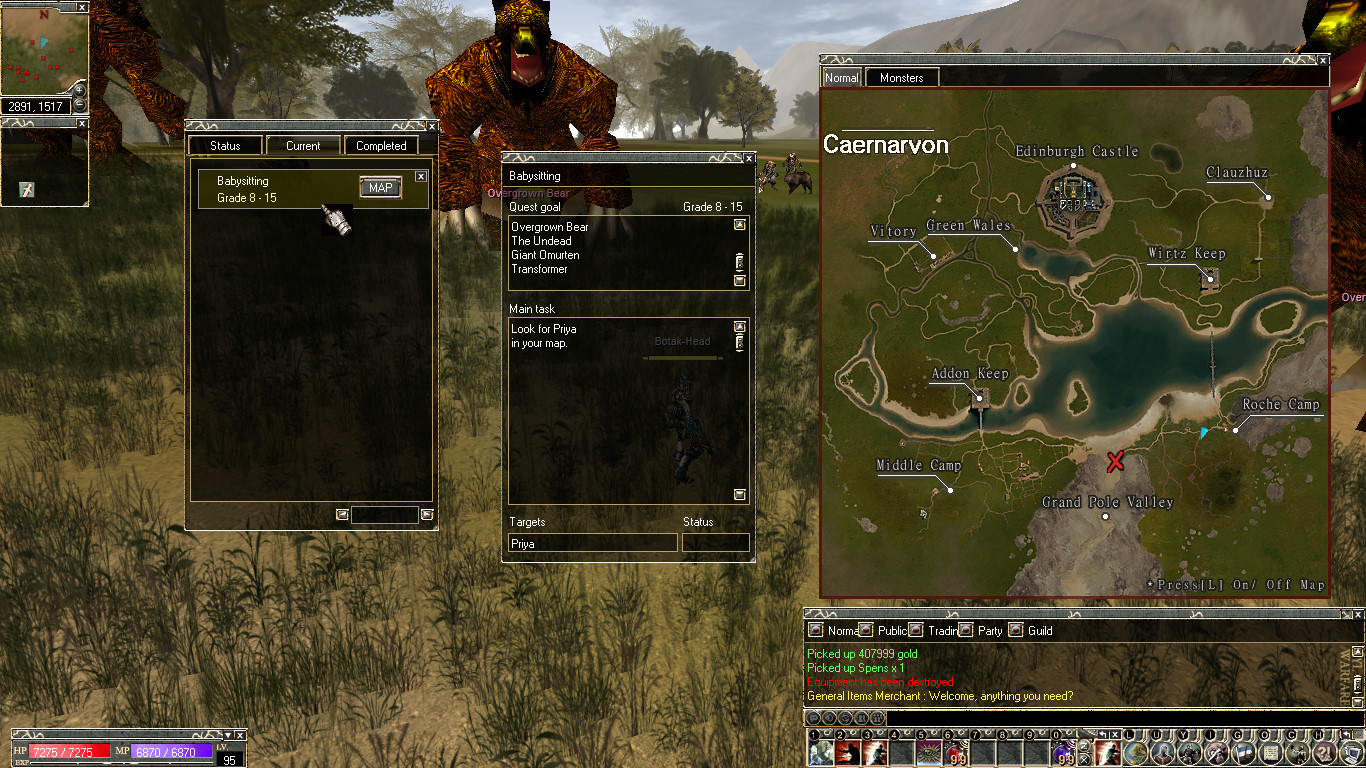Switch world map to Monsters tab
This screenshot has width=1366, height=768.
pos(901,78)
